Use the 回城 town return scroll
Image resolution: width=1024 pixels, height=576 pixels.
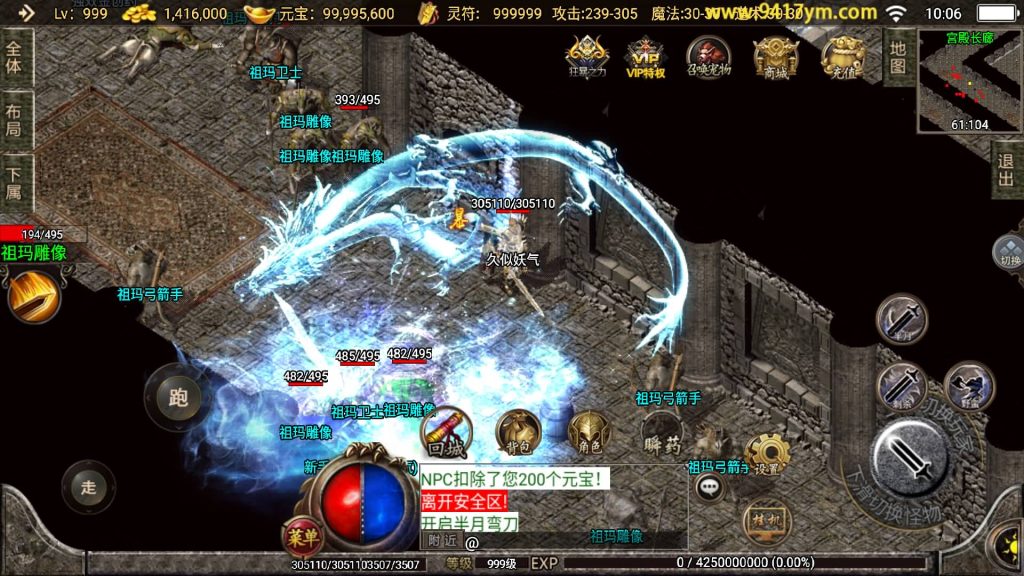[x=447, y=431]
